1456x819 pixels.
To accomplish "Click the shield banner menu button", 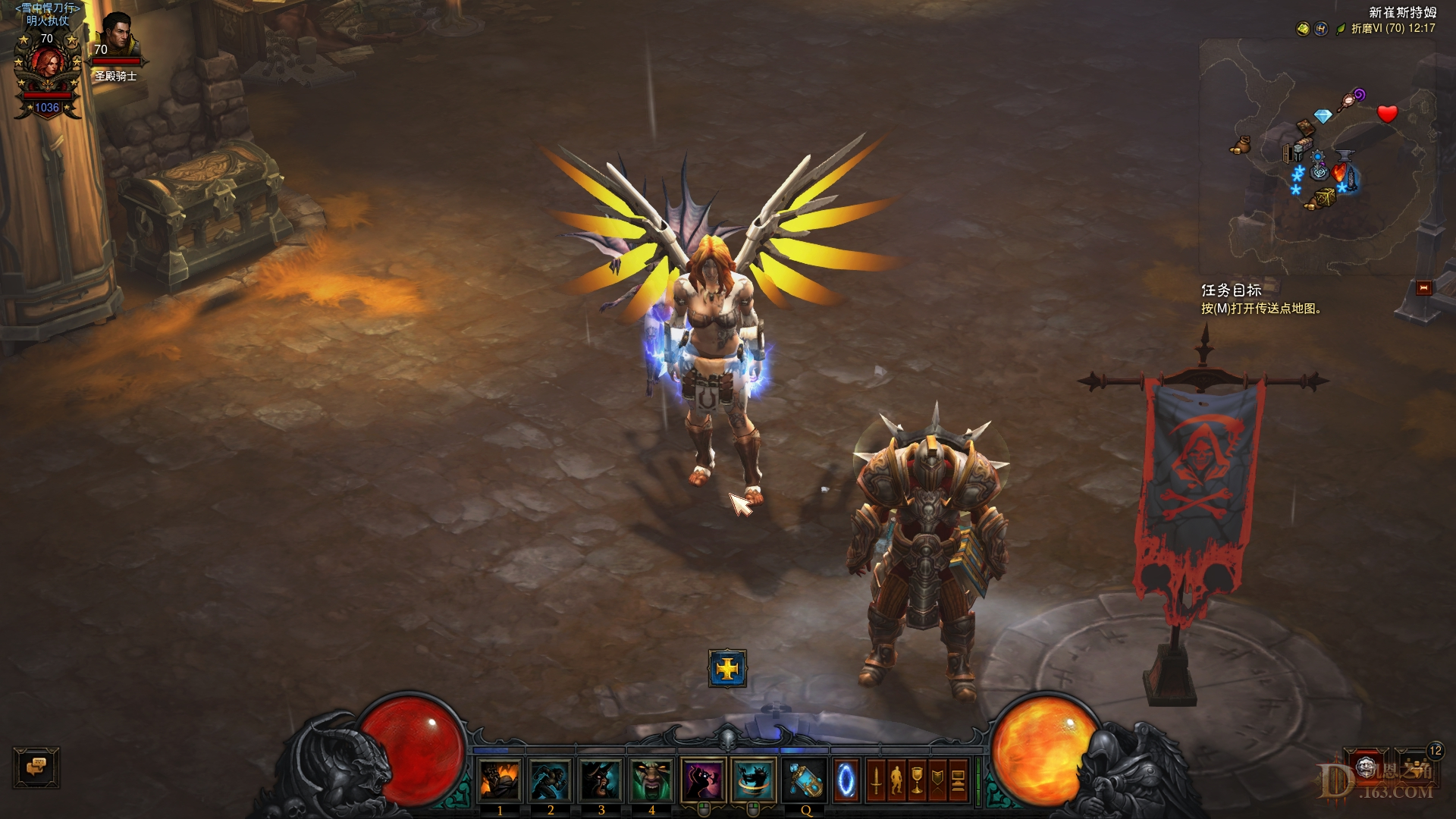I will [937, 780].
